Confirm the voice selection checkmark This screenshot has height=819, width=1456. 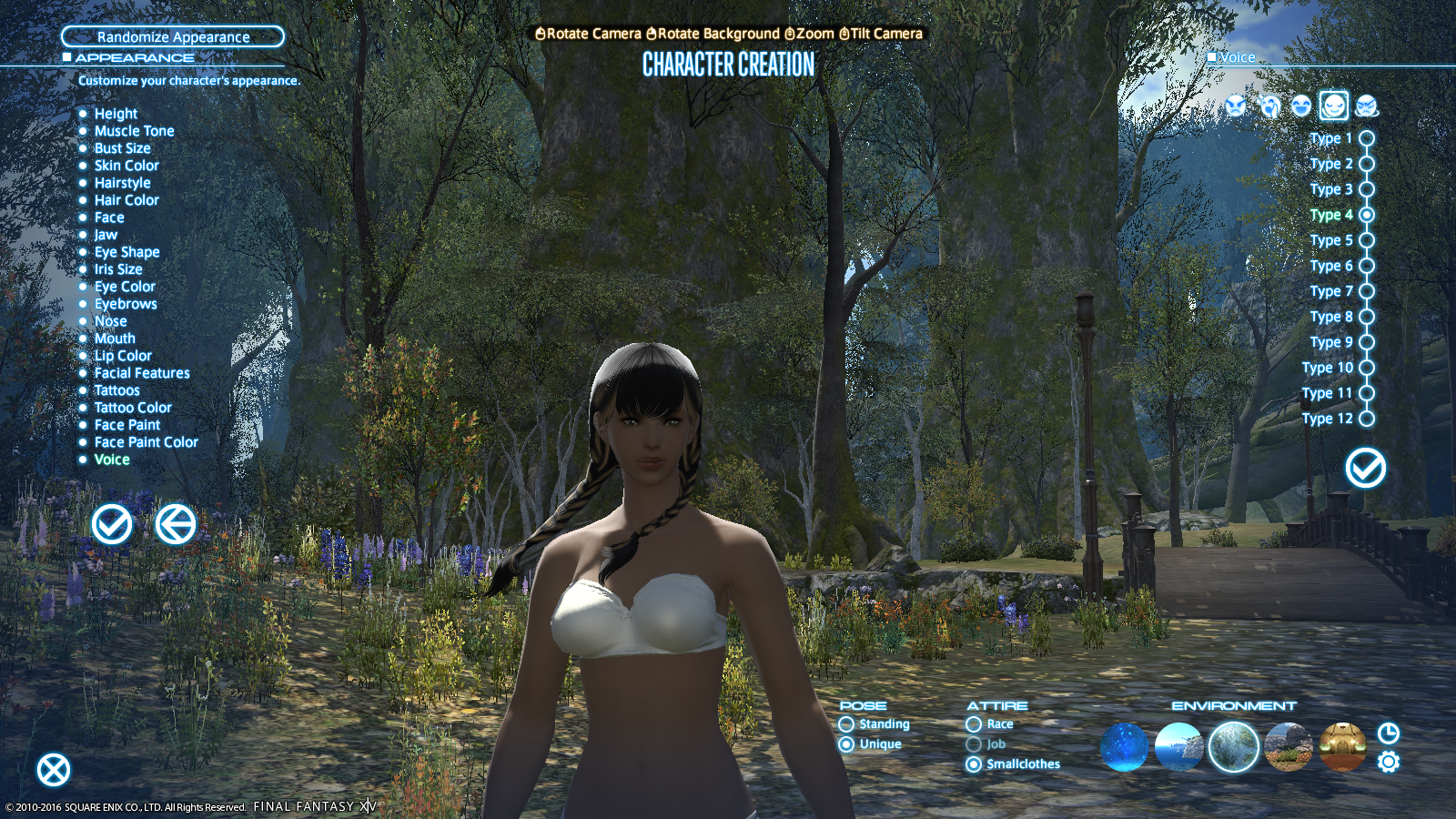point(1365,468)
